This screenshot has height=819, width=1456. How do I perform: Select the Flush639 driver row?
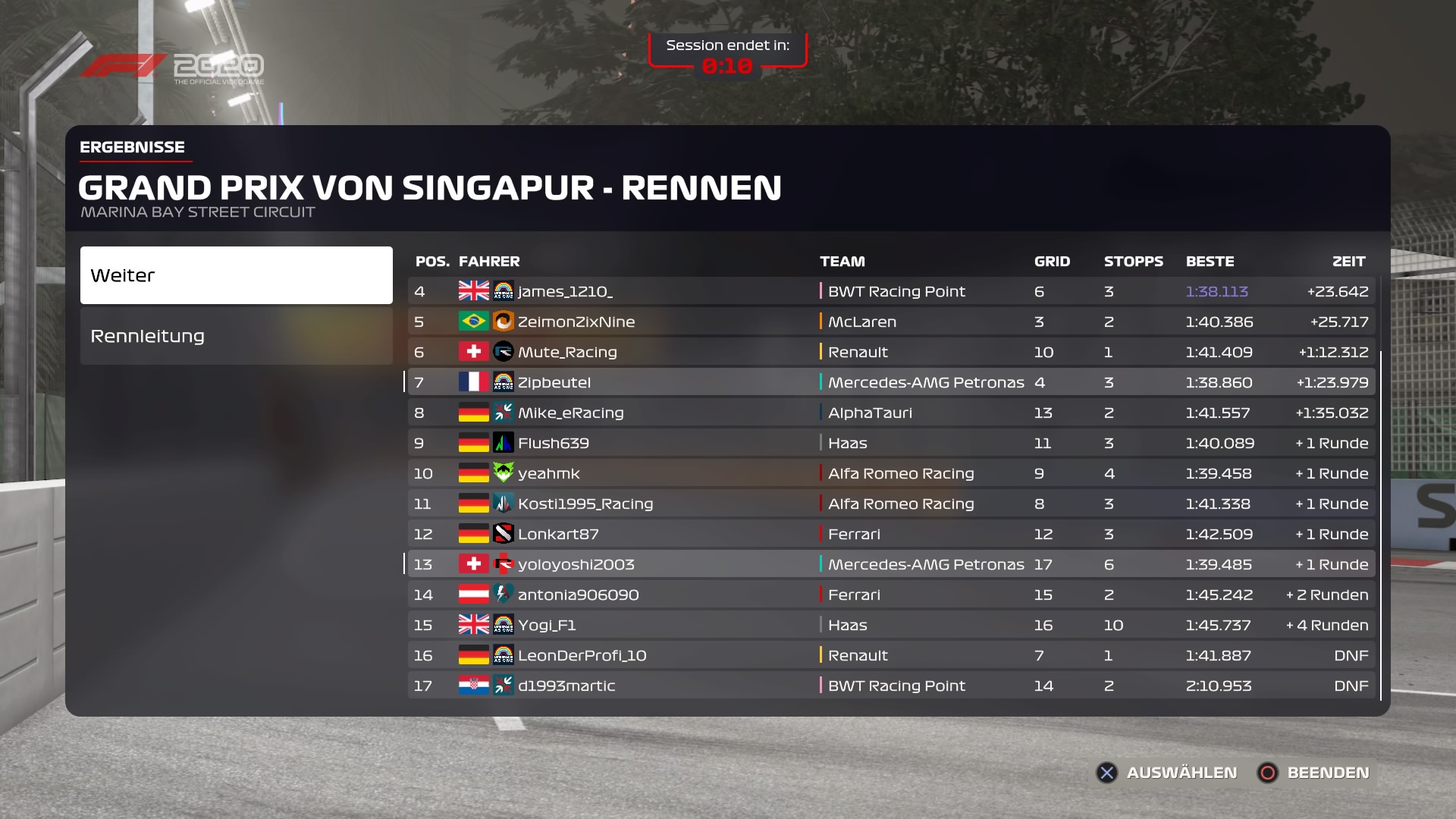click(x=891, y=443)
